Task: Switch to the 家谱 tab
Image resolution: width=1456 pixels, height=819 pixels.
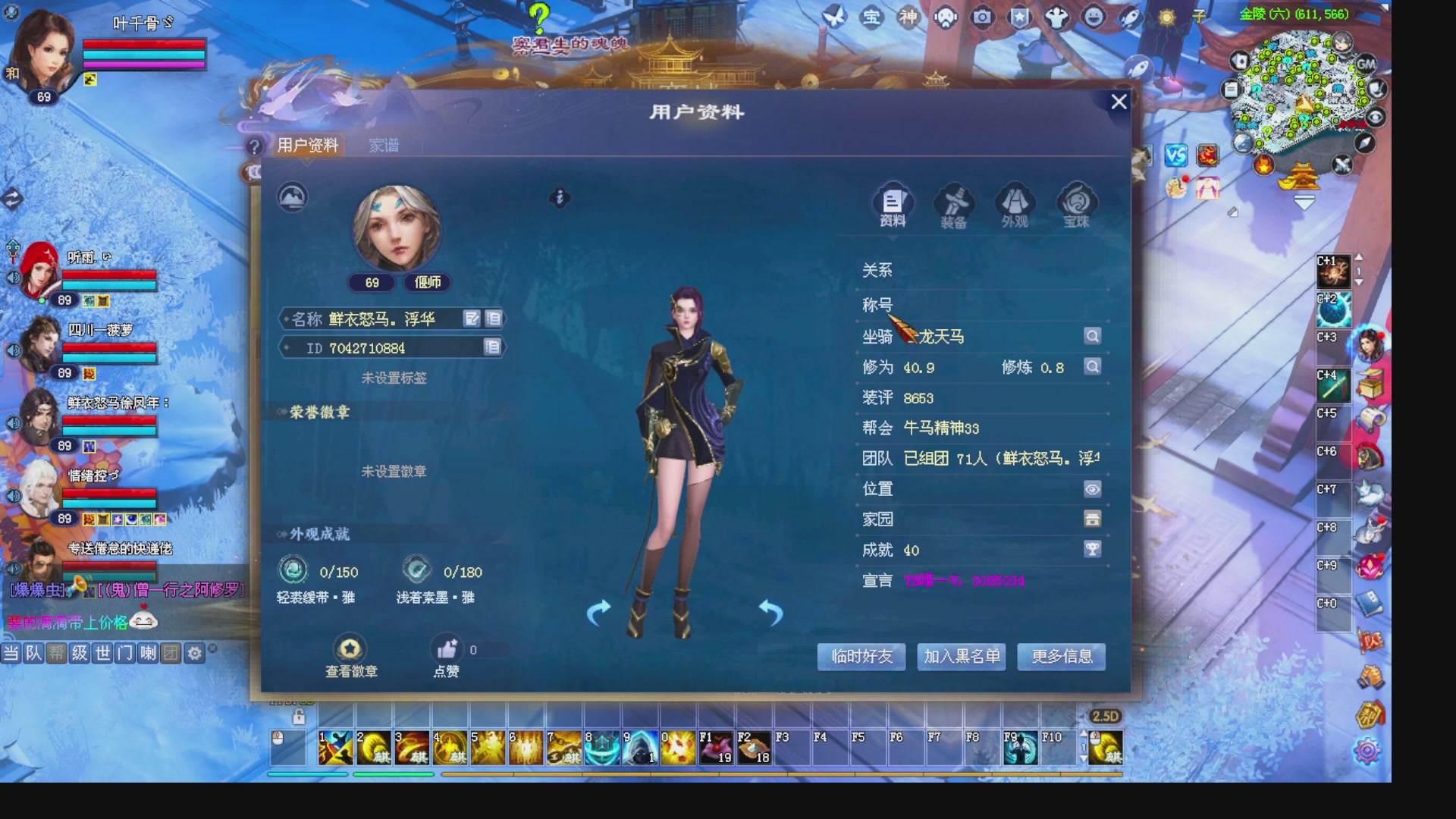Action: [385, 146]
